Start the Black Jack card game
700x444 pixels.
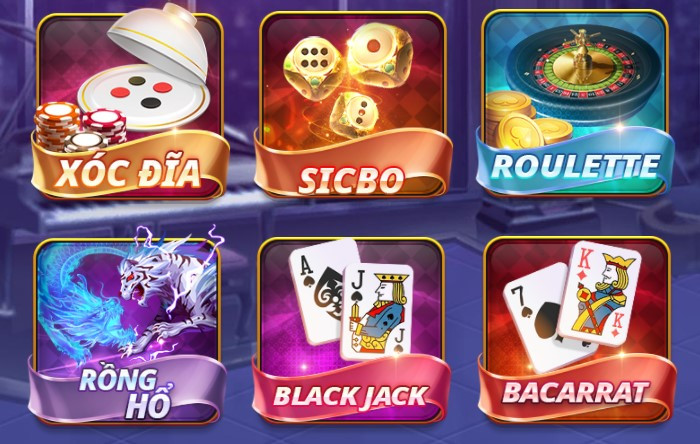[350, 328]
